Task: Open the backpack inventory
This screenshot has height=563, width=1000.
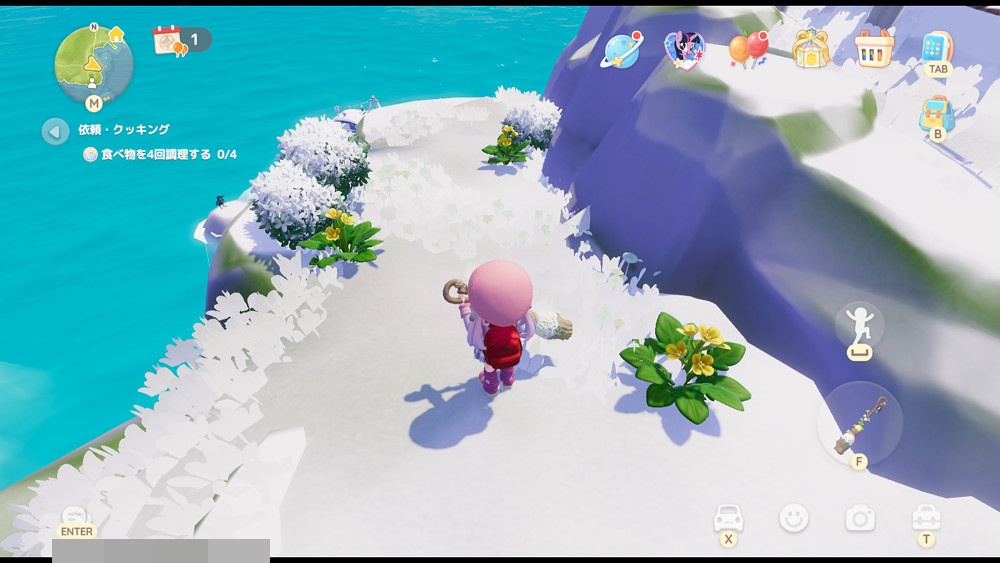Action: (937, 113)
